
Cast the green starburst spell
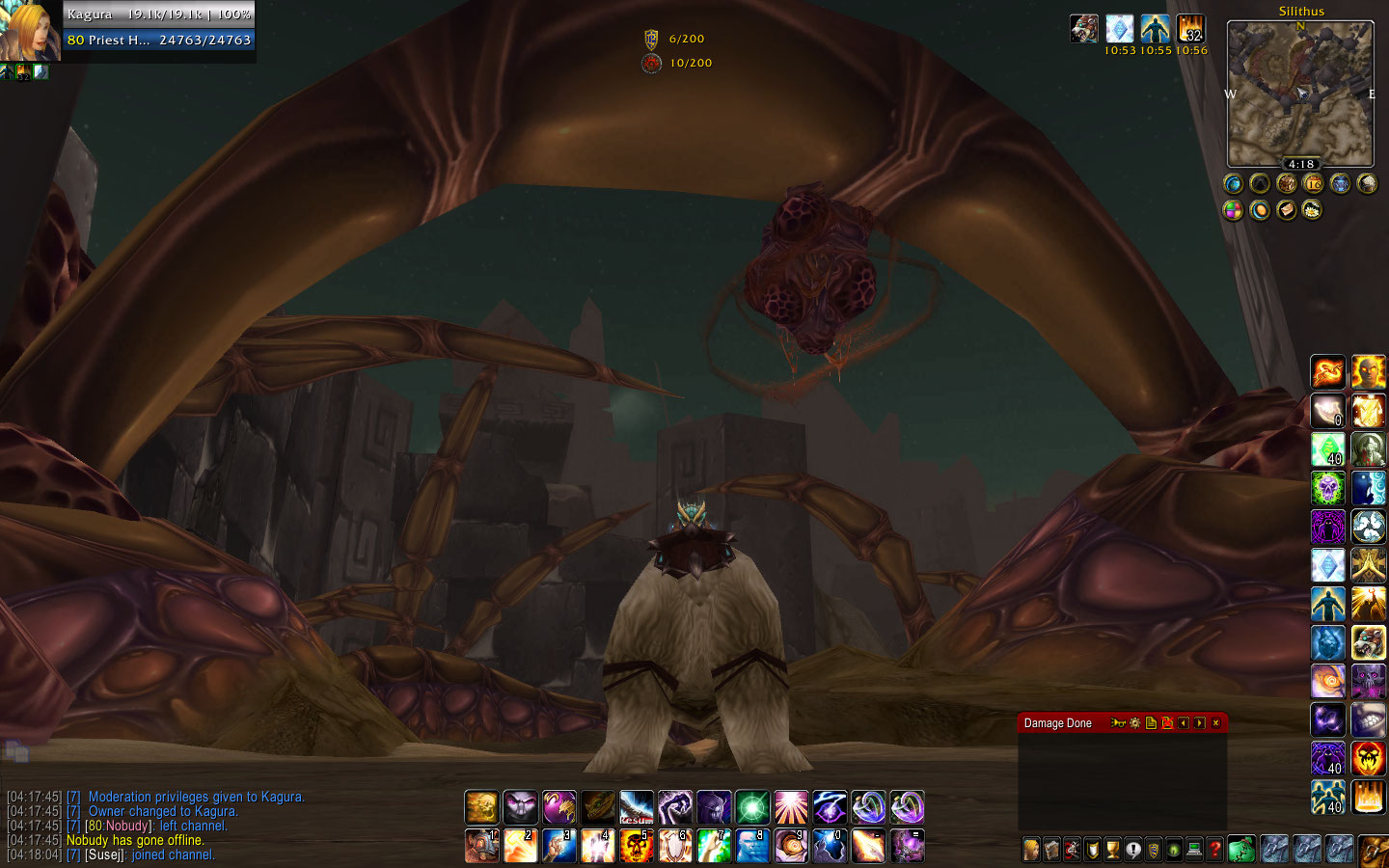pos(752,807)
